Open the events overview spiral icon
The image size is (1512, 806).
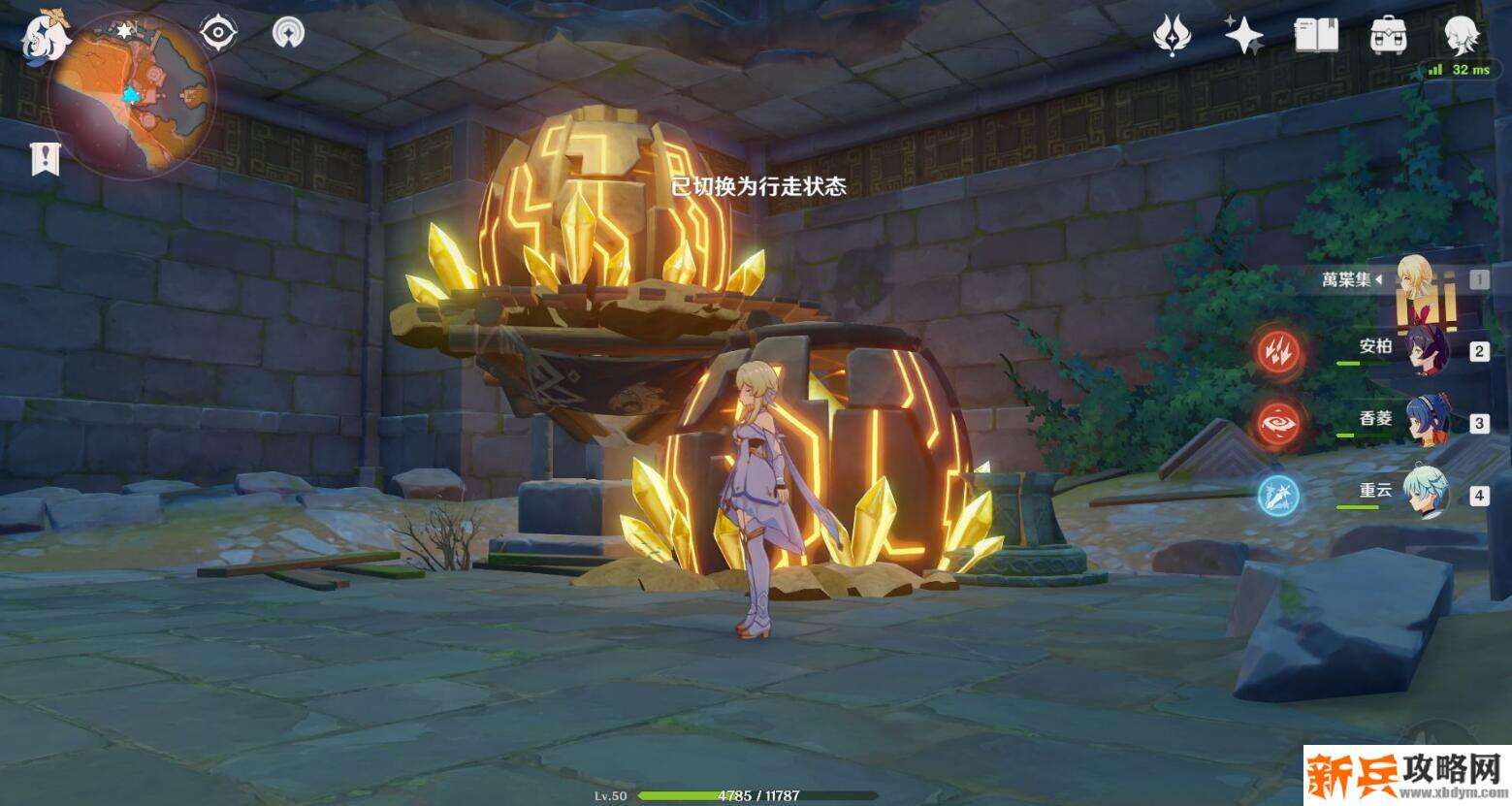(x=286, y=30)
